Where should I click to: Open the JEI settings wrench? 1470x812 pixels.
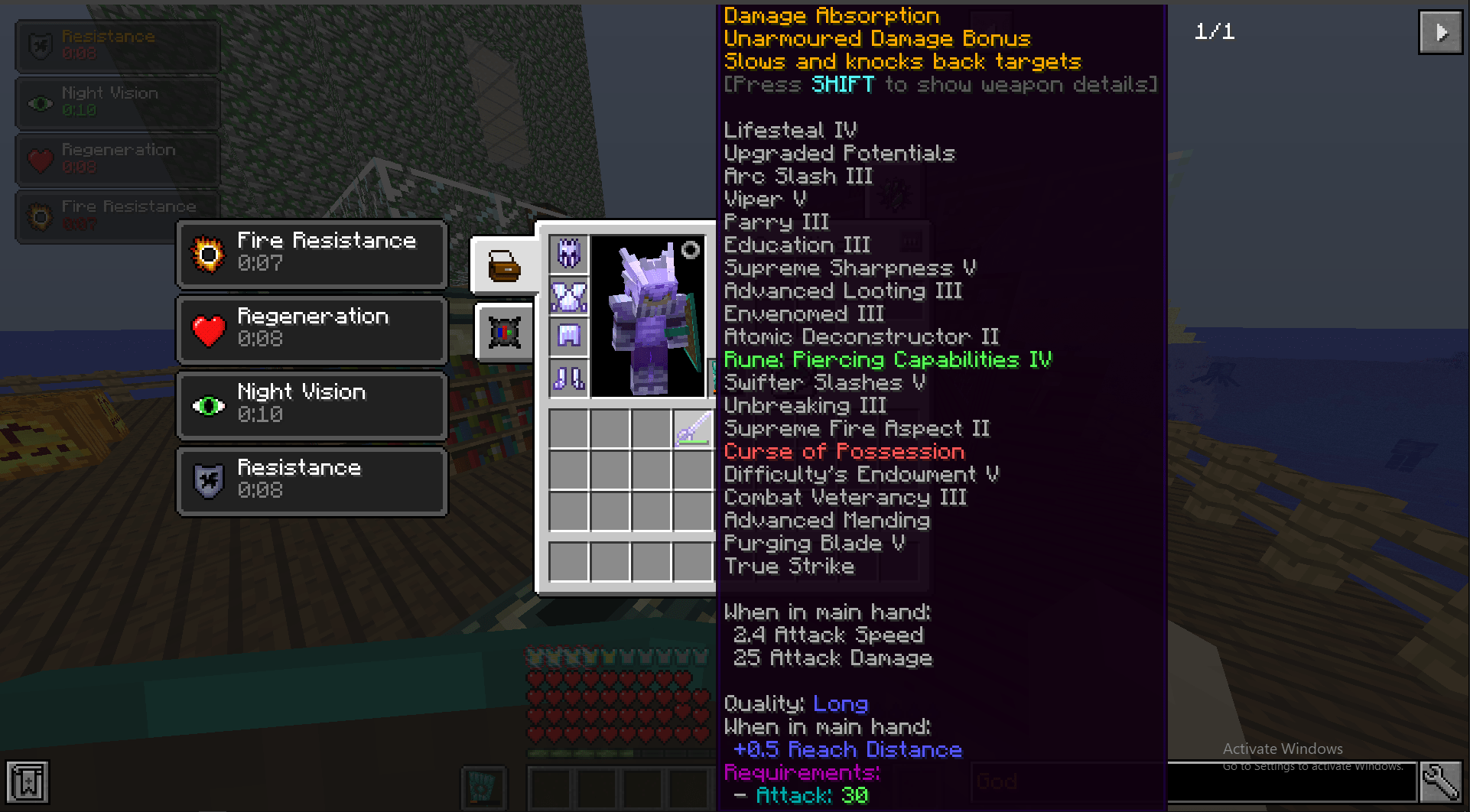1441,782
